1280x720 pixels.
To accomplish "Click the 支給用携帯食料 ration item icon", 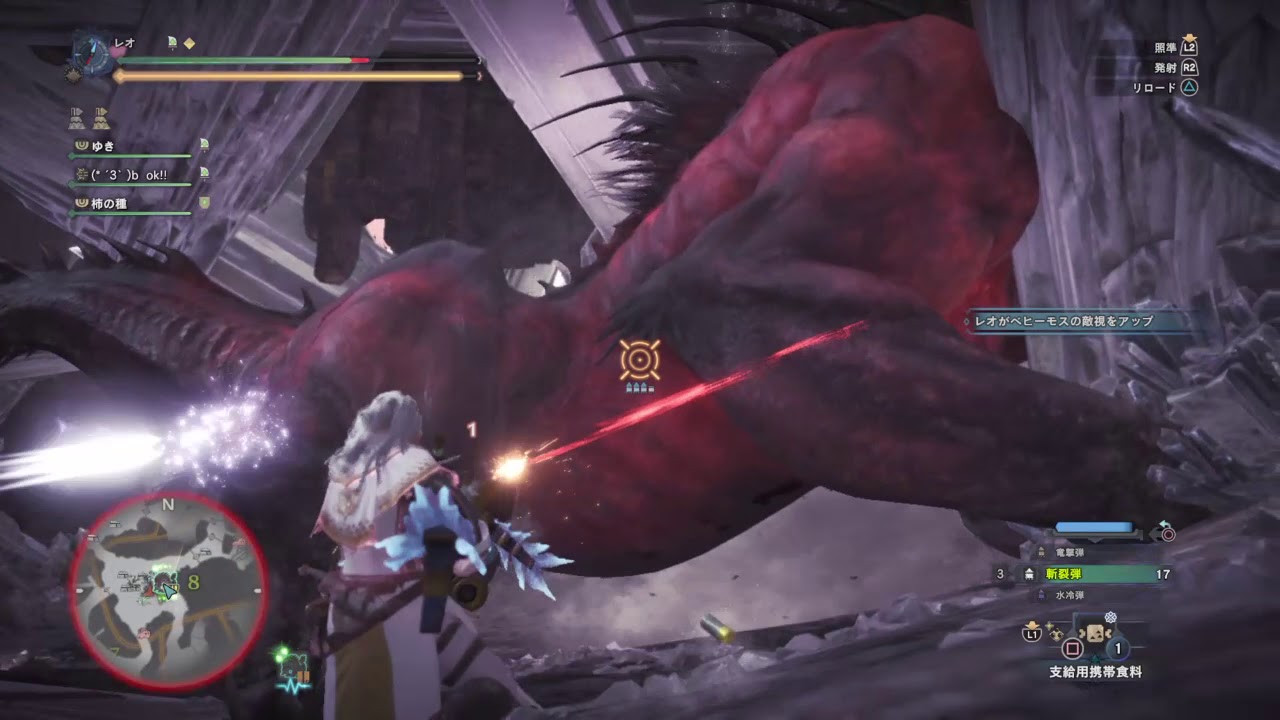I will pyautogui.click(x=1095, y=633).
